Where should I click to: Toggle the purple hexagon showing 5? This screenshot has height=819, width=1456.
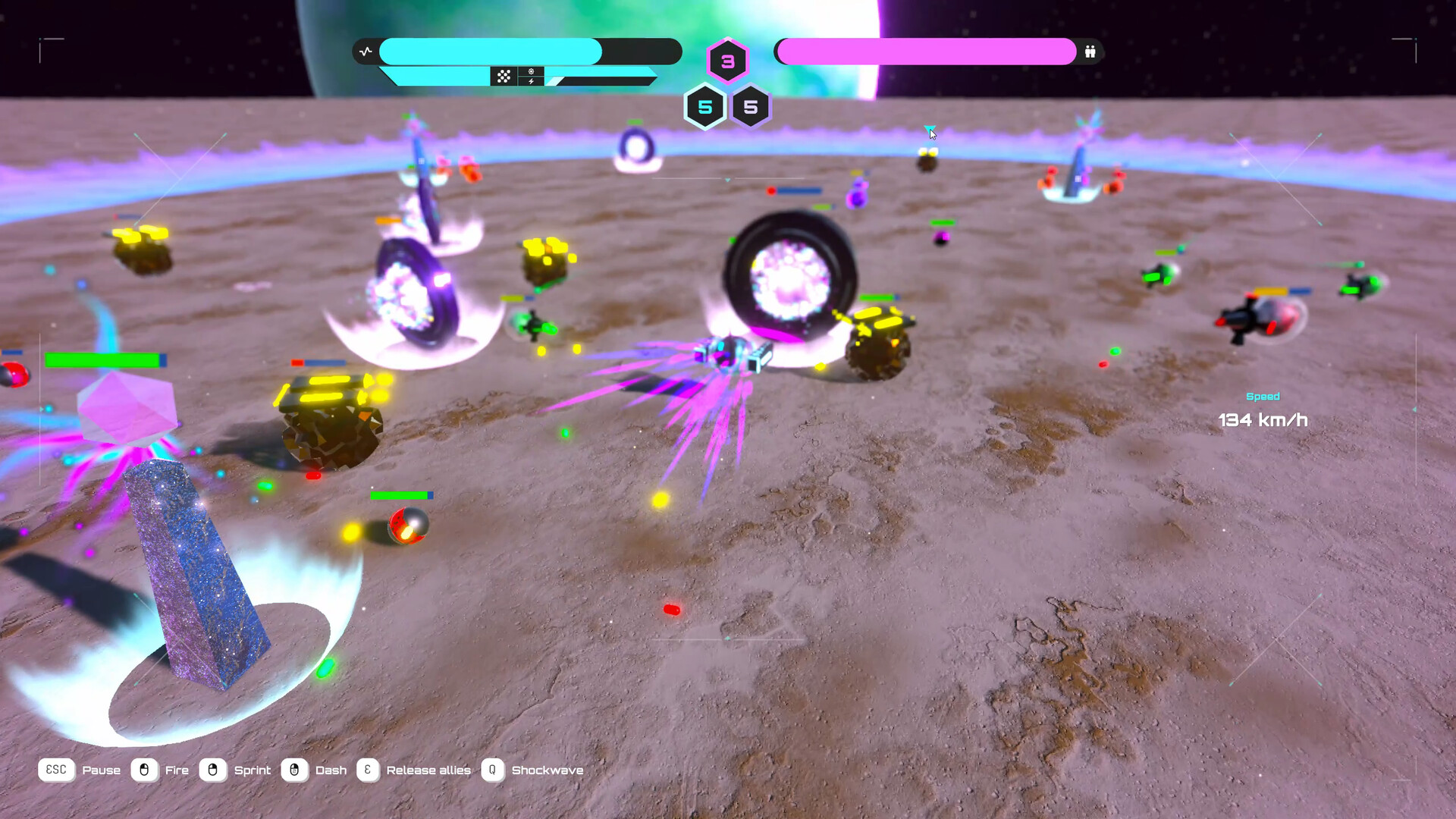point(751,107)
